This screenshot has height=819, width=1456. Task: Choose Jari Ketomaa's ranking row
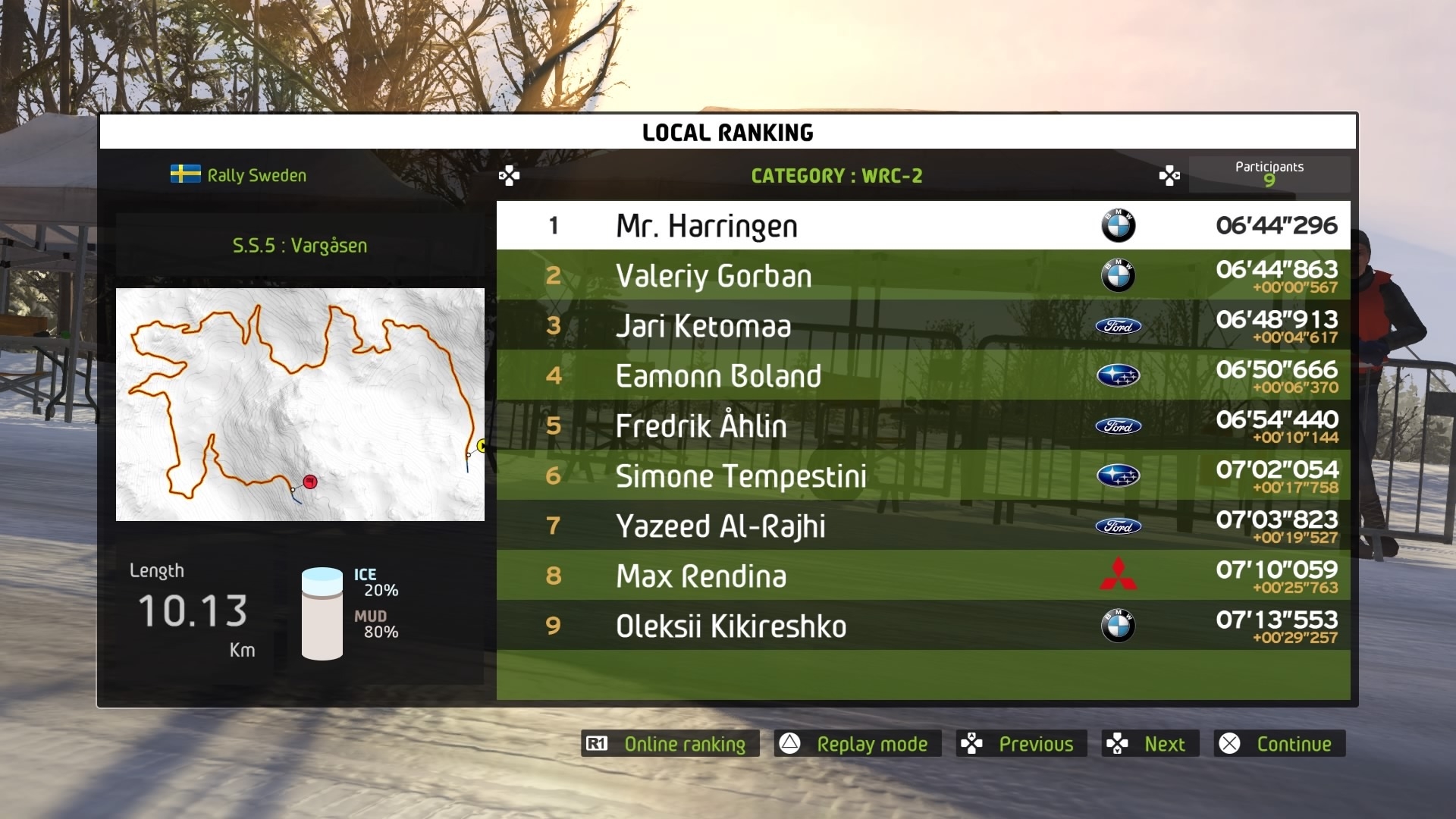(923, 325)
